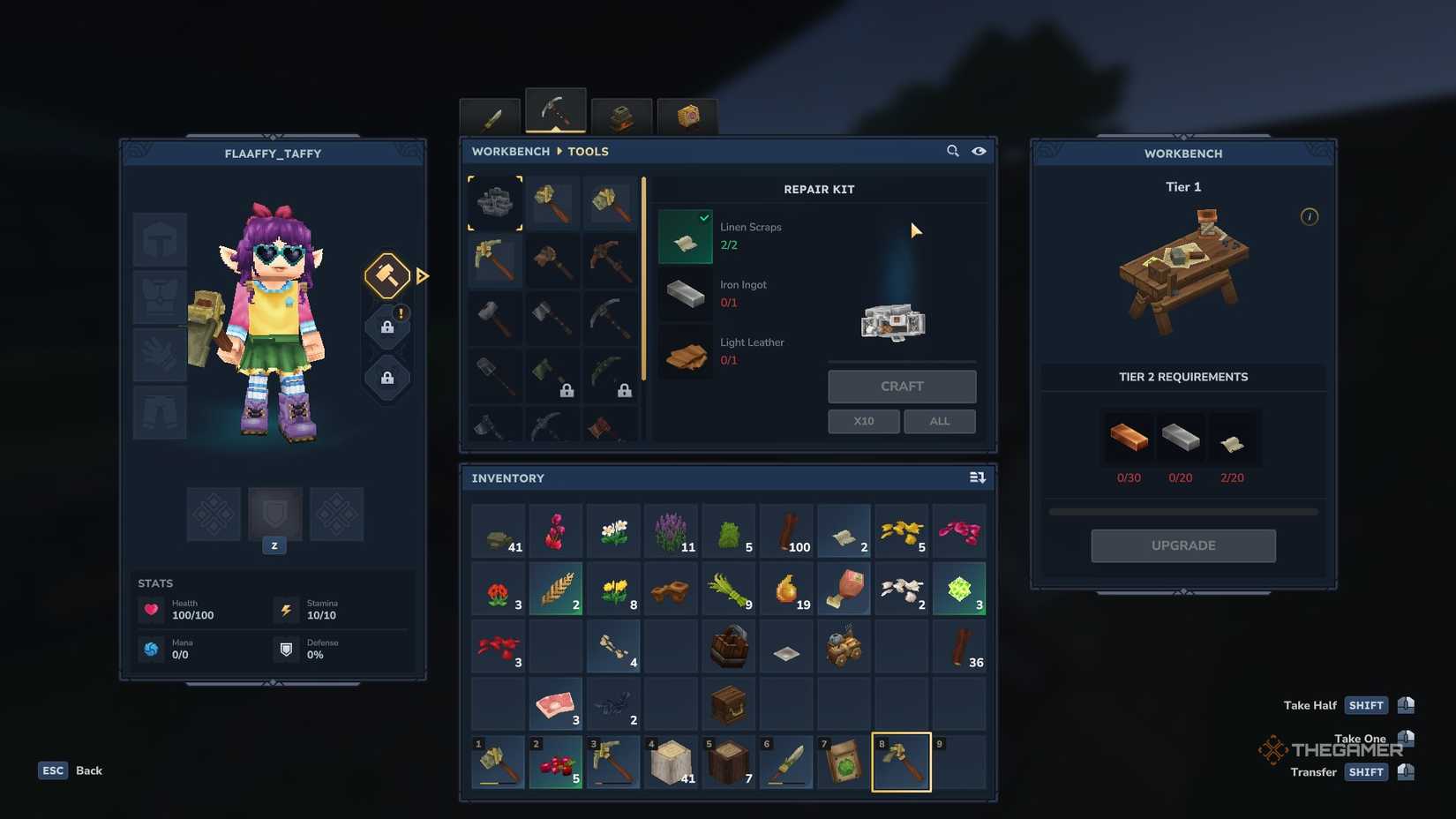Viewport: 1456px width, 819px height.
Task: Open the inventory sort dropdown
Action: click(978, 477)
